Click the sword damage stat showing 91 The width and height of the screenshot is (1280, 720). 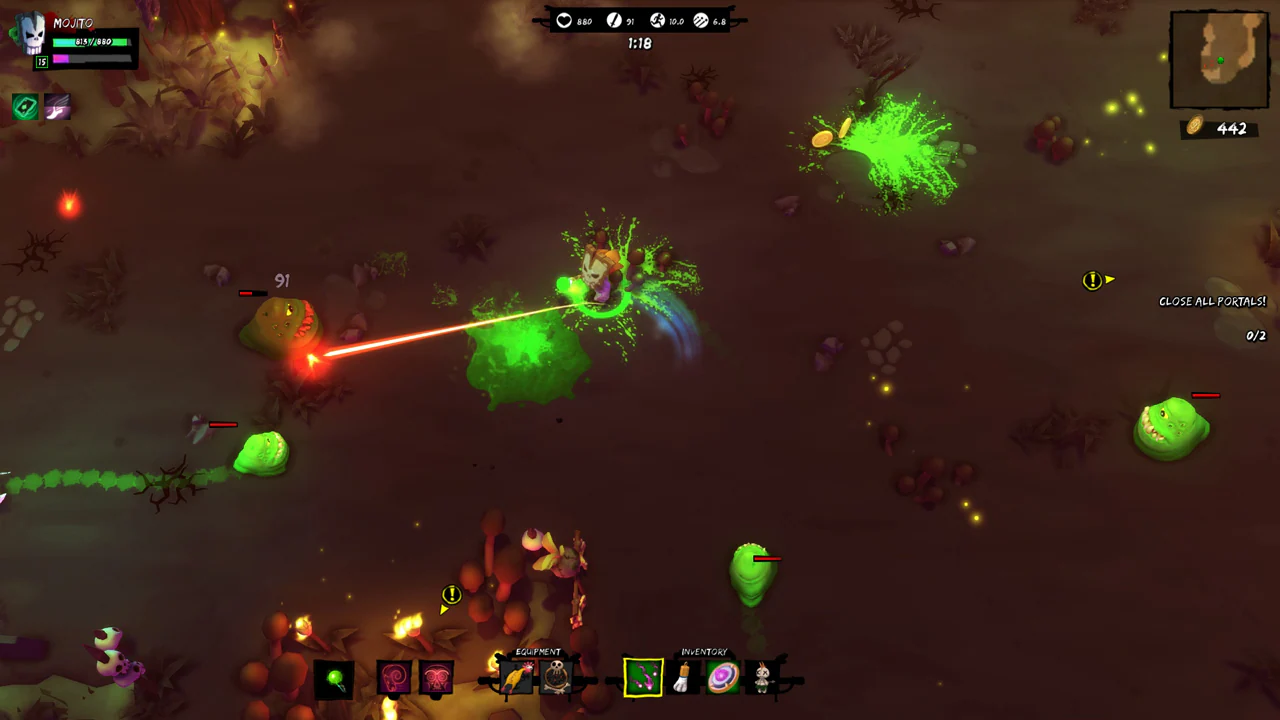tap(613, 20)
